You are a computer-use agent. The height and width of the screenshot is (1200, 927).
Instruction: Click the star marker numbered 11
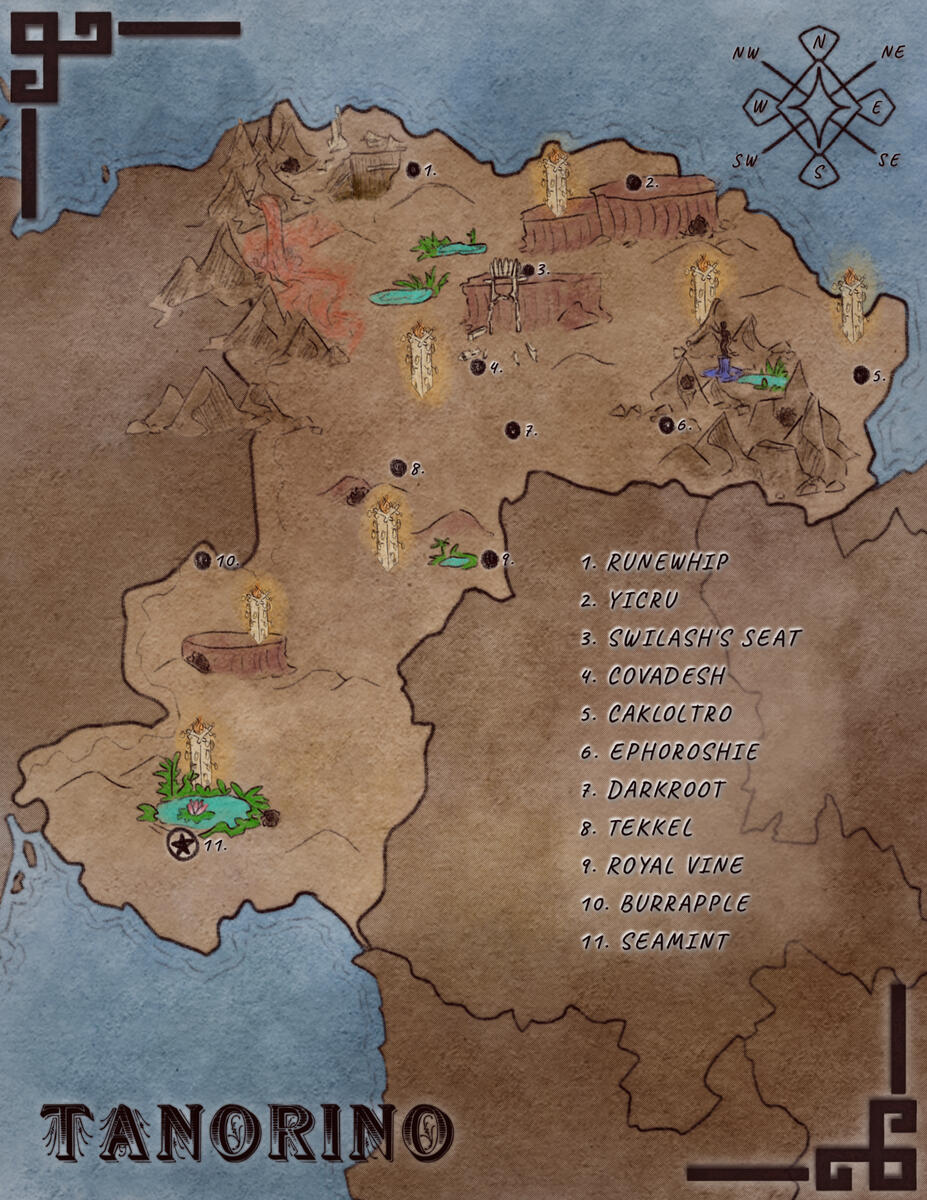(181, 843)
